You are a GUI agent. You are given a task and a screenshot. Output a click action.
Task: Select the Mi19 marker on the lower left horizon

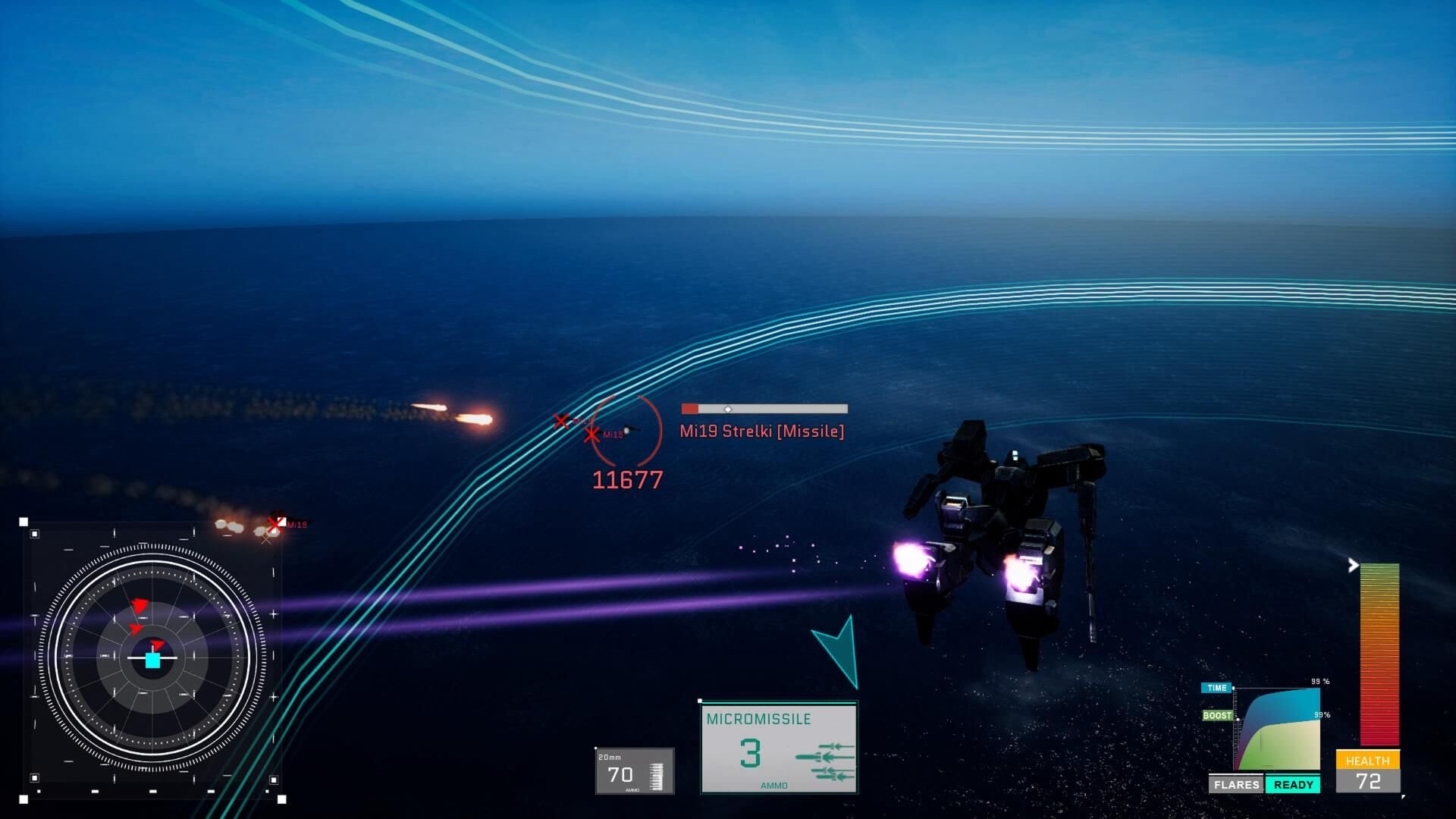coord(275,523)
